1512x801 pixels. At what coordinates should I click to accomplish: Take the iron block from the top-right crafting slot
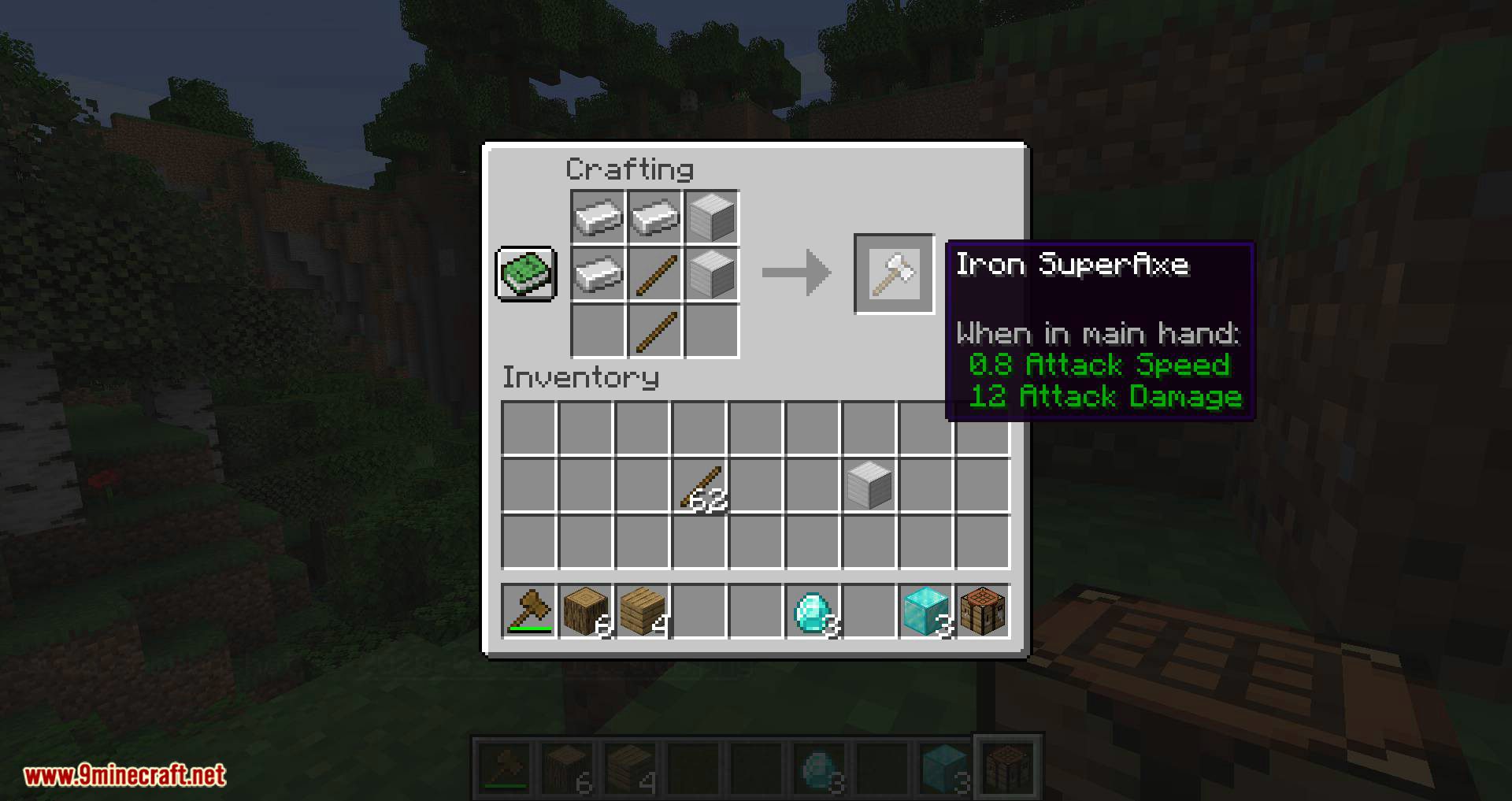tap(710, 218)
